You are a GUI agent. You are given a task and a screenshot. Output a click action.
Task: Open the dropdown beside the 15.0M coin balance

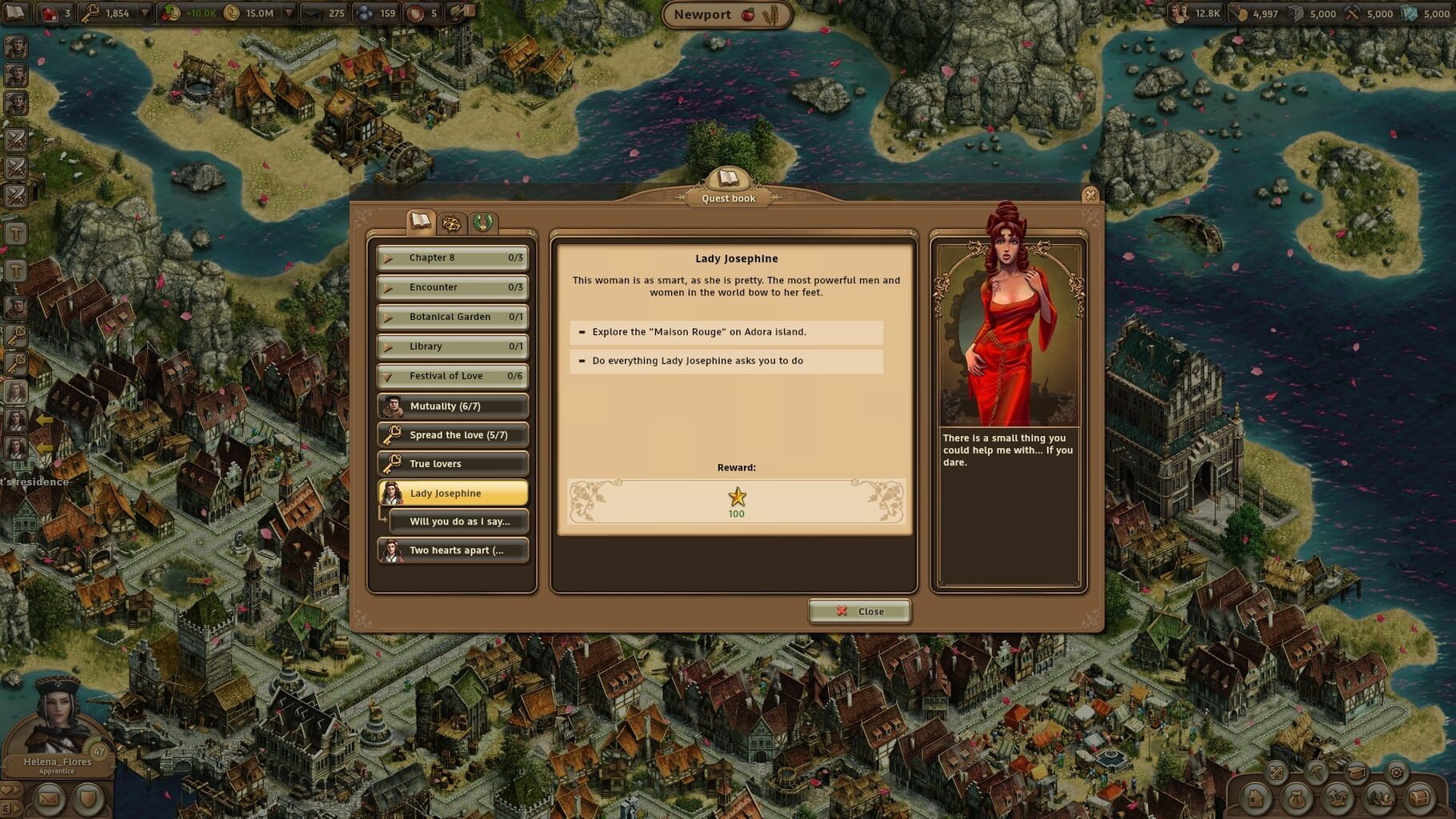(290, 14)
